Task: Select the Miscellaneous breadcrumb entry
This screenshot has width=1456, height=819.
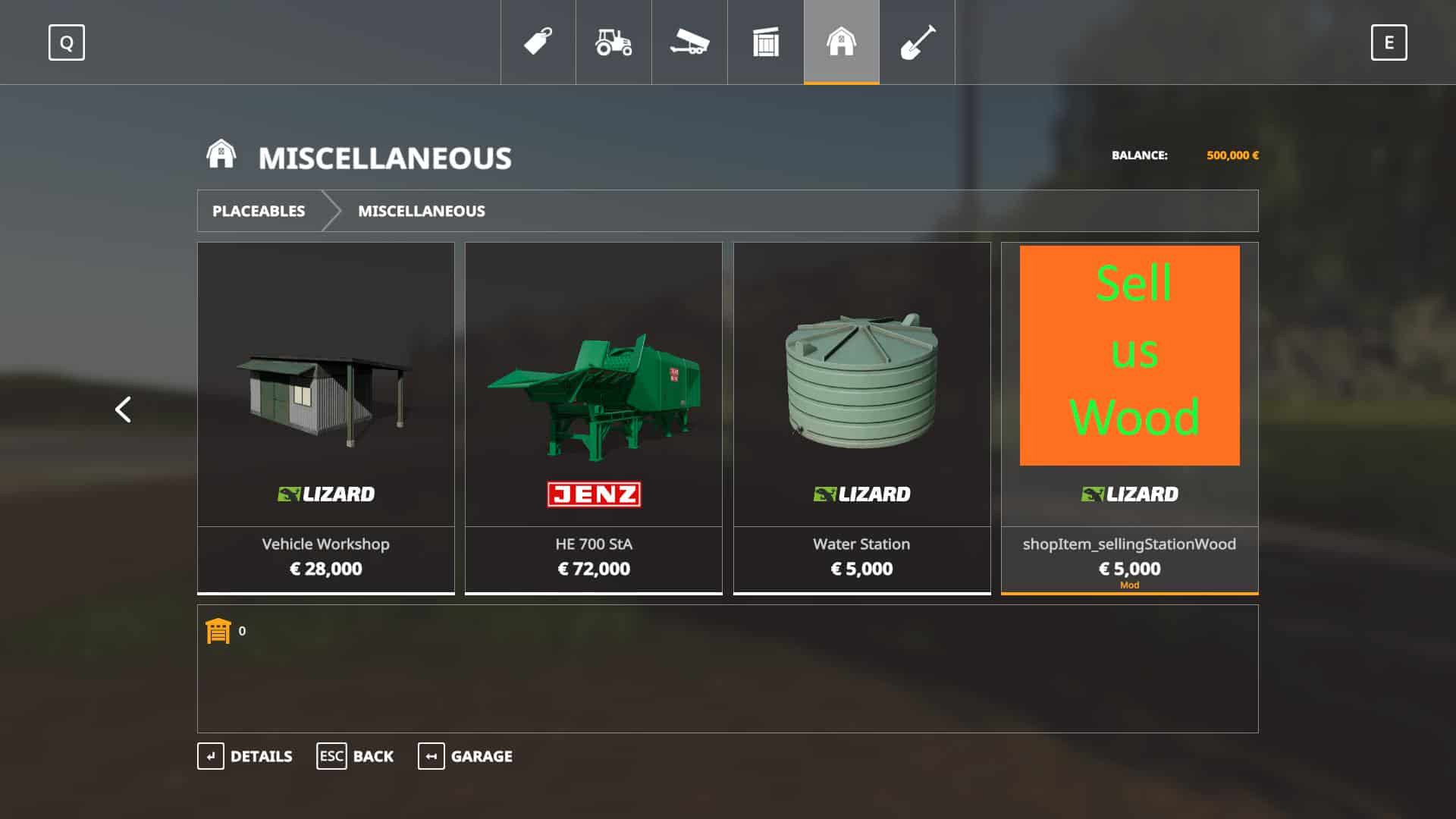Action: 422,211
